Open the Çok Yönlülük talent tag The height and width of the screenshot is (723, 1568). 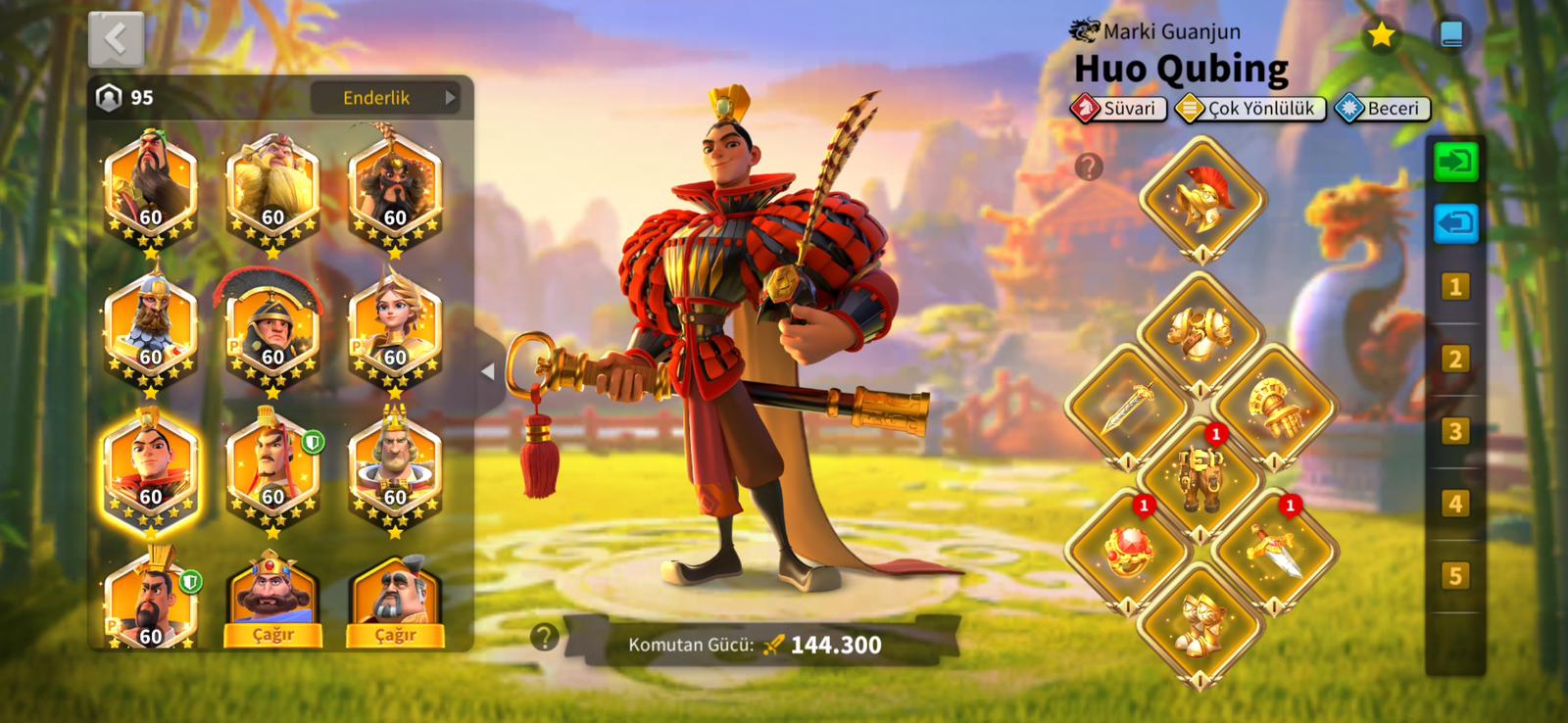tap(1250, 109)
